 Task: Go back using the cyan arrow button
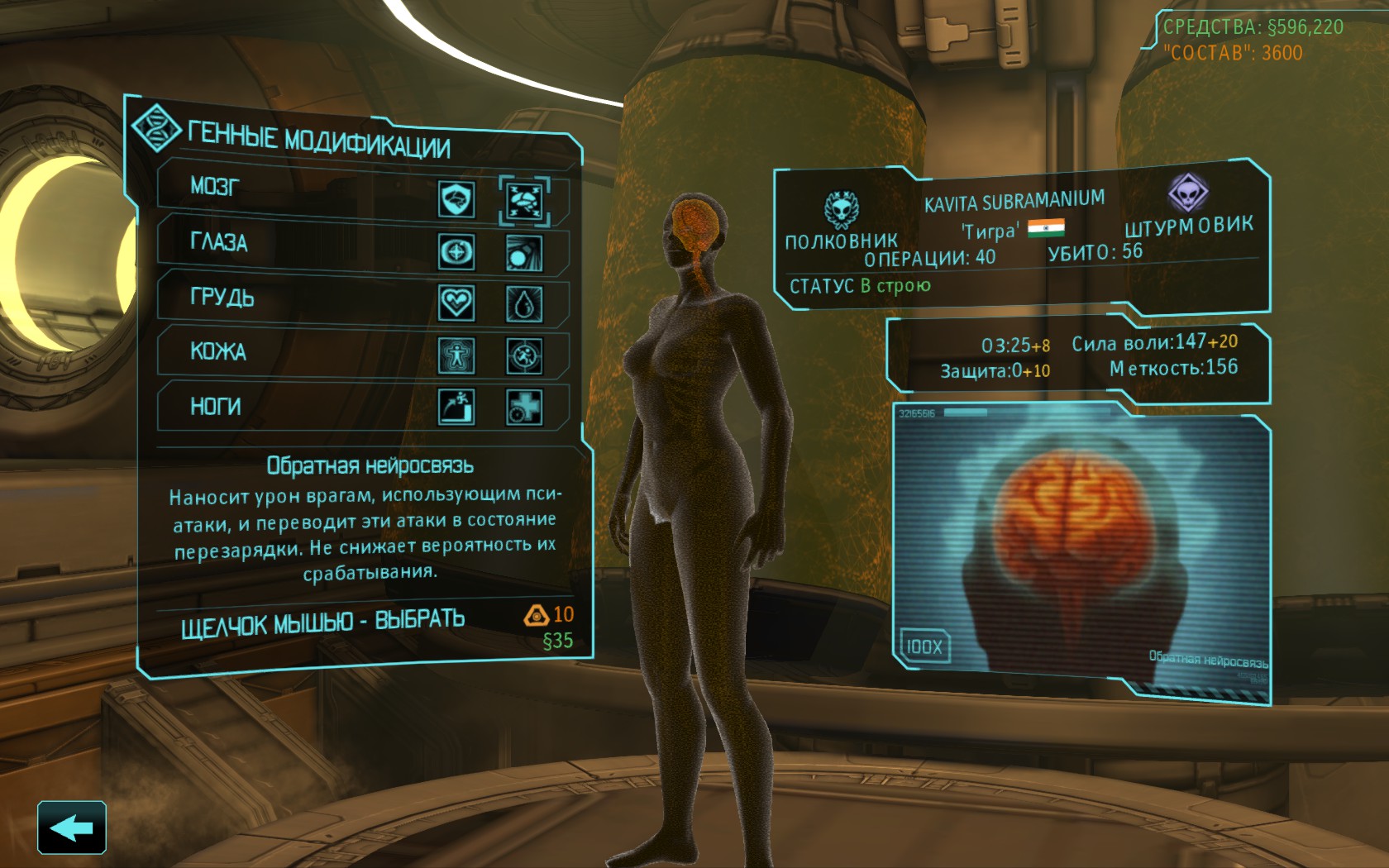pos(72,827)
